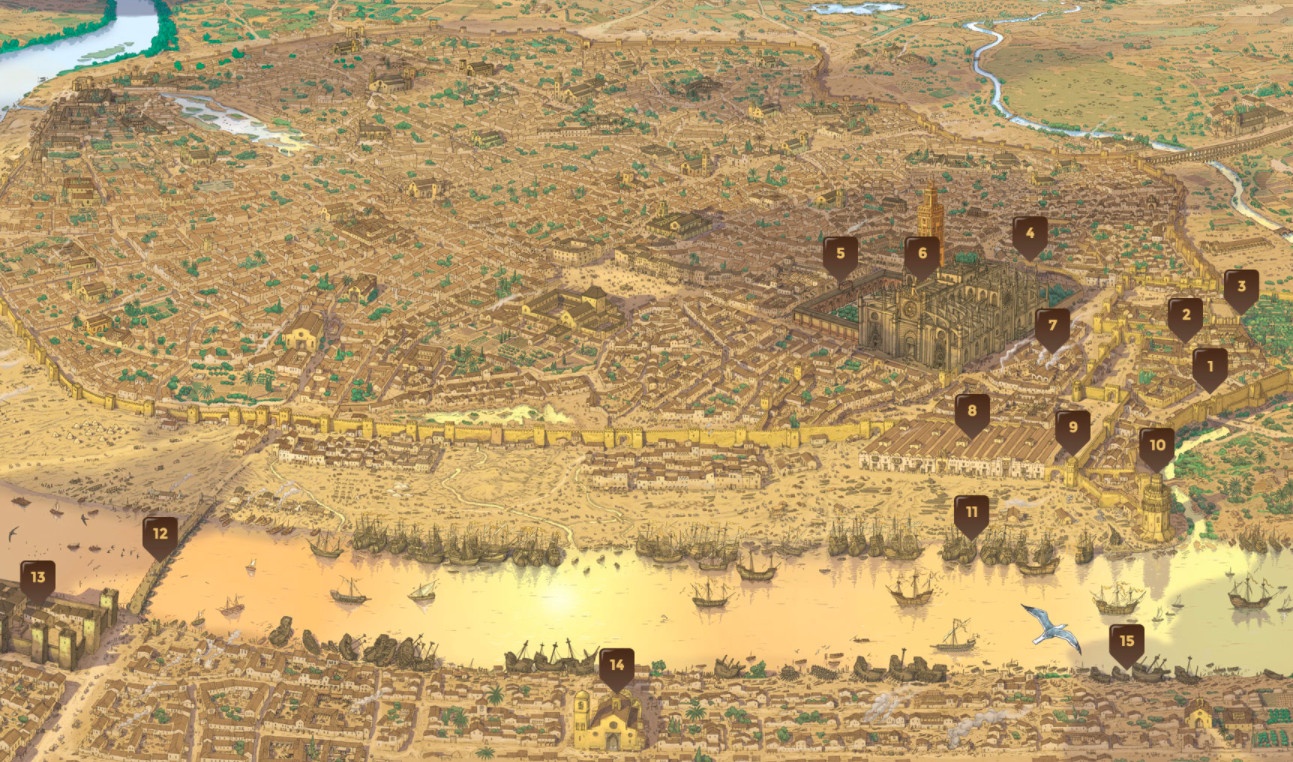Click marker 13 on the castle

38,579
